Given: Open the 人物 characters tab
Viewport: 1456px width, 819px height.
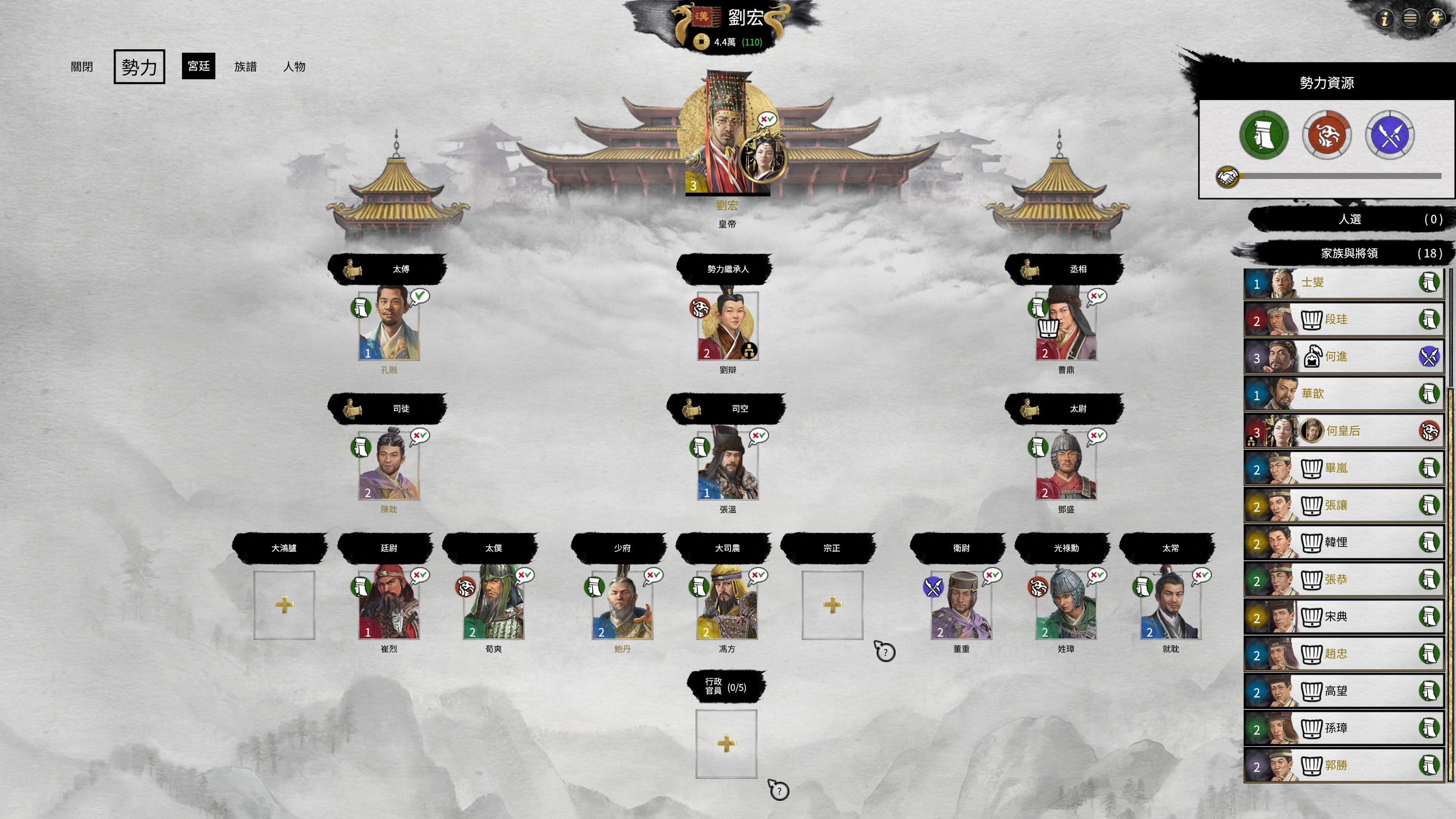Looking at the screenshot, I should (x=294, y=67).
